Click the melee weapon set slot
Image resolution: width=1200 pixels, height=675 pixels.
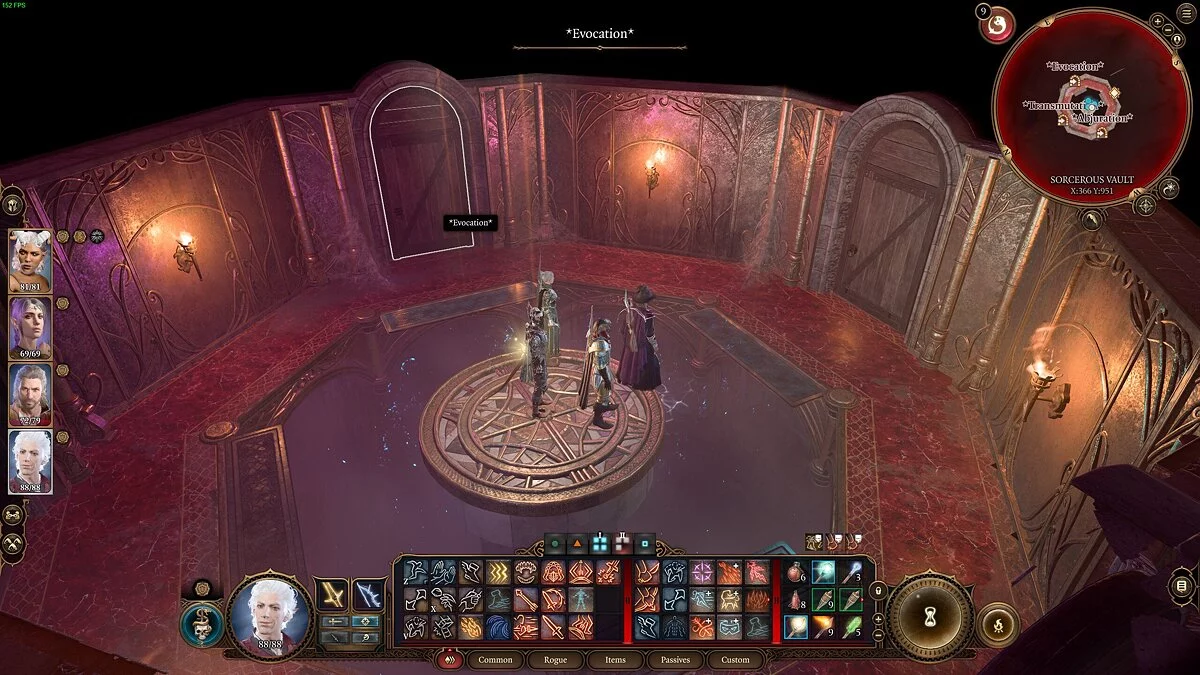coord(332,594)
